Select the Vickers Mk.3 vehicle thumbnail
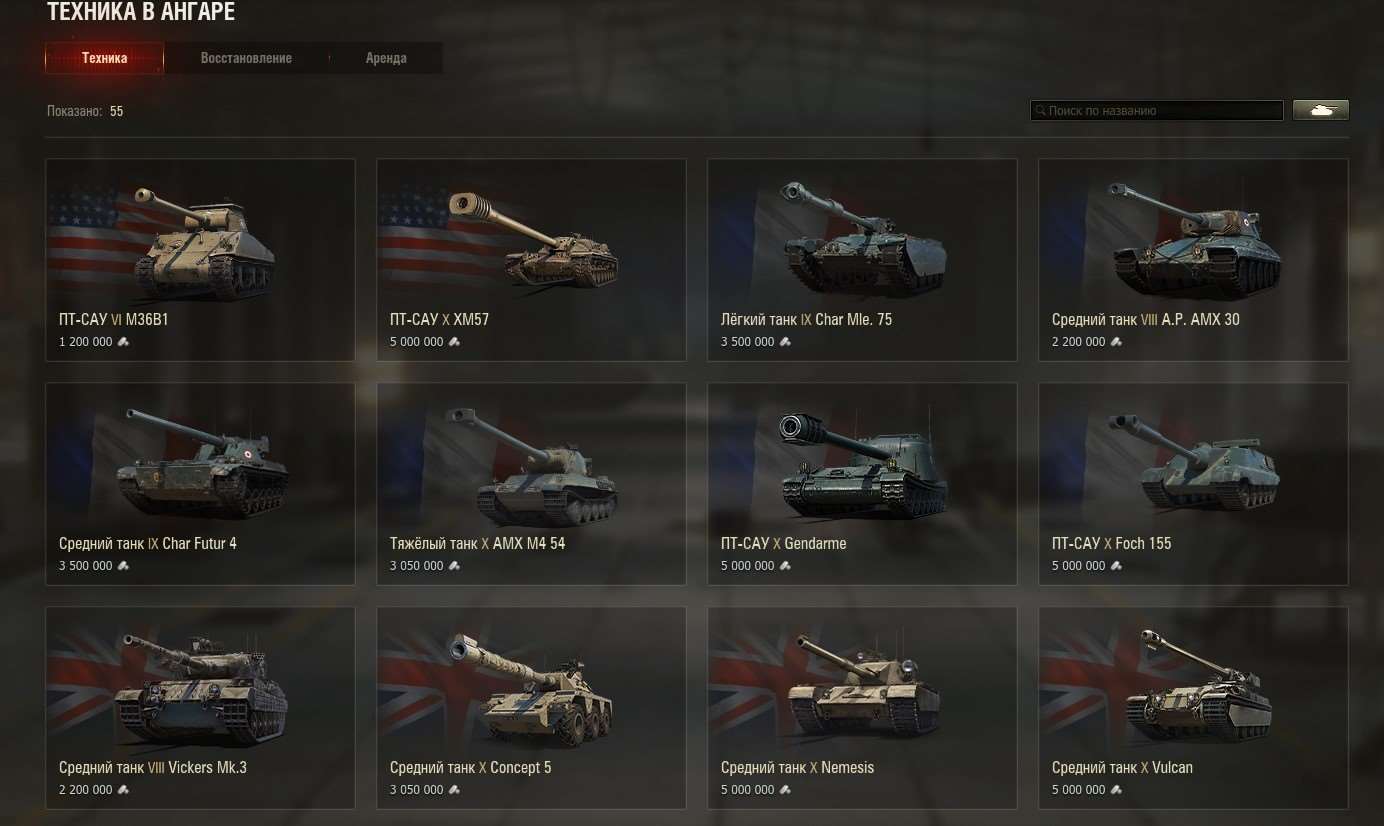 [x=200, y=688]
